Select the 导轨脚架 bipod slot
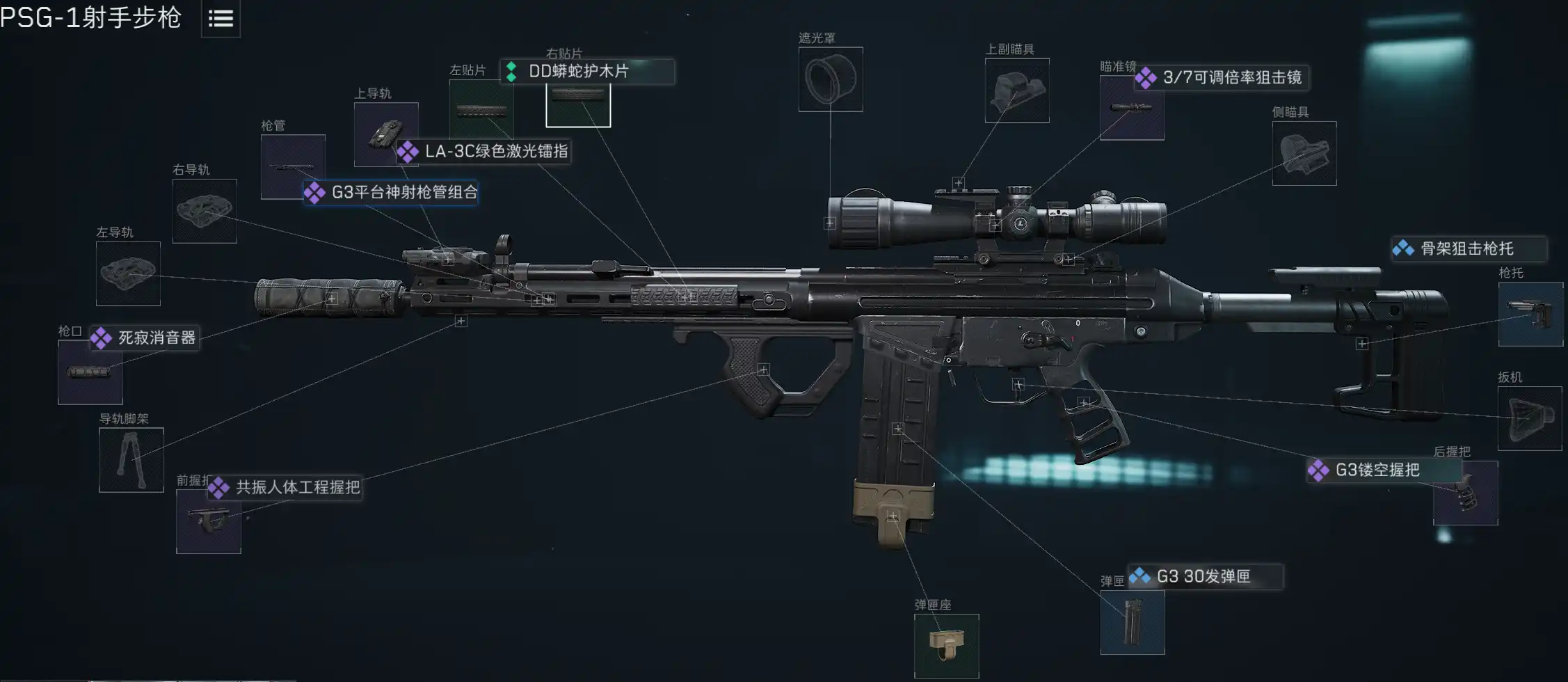 (131, 460)
